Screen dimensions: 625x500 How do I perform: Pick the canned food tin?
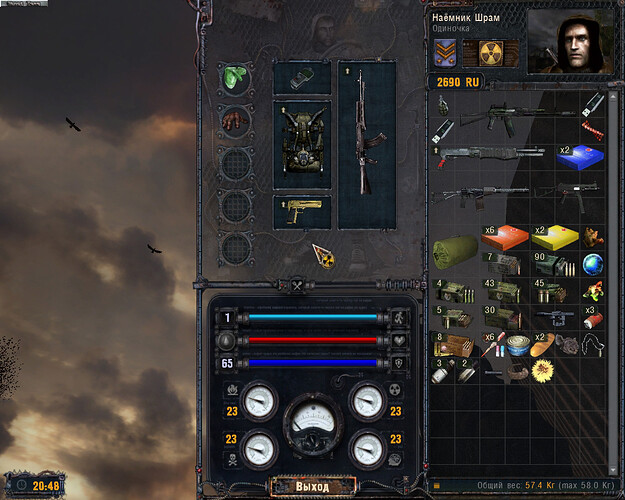click(518, 346)
